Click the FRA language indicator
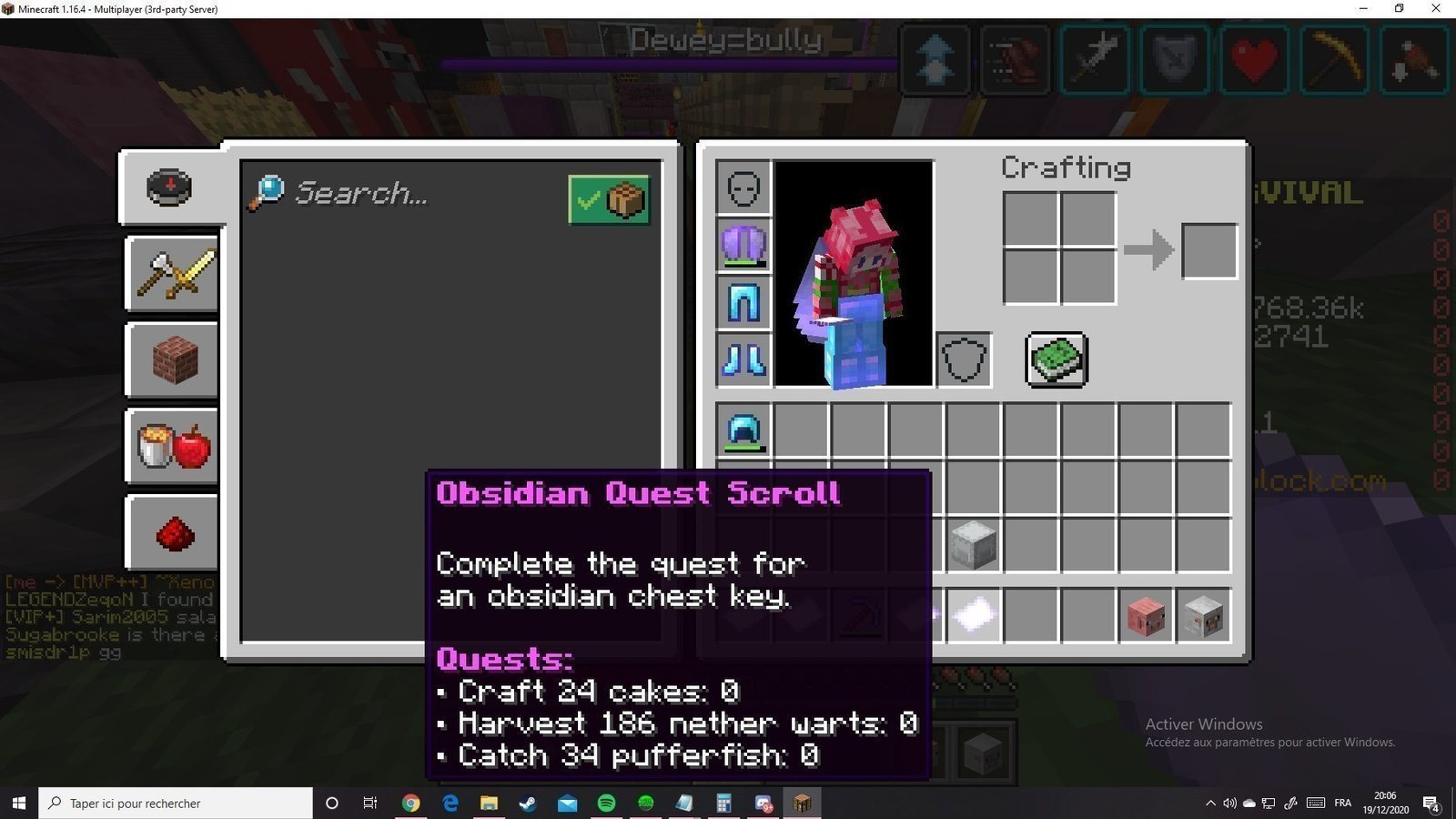 click(x=1343, y=803)
